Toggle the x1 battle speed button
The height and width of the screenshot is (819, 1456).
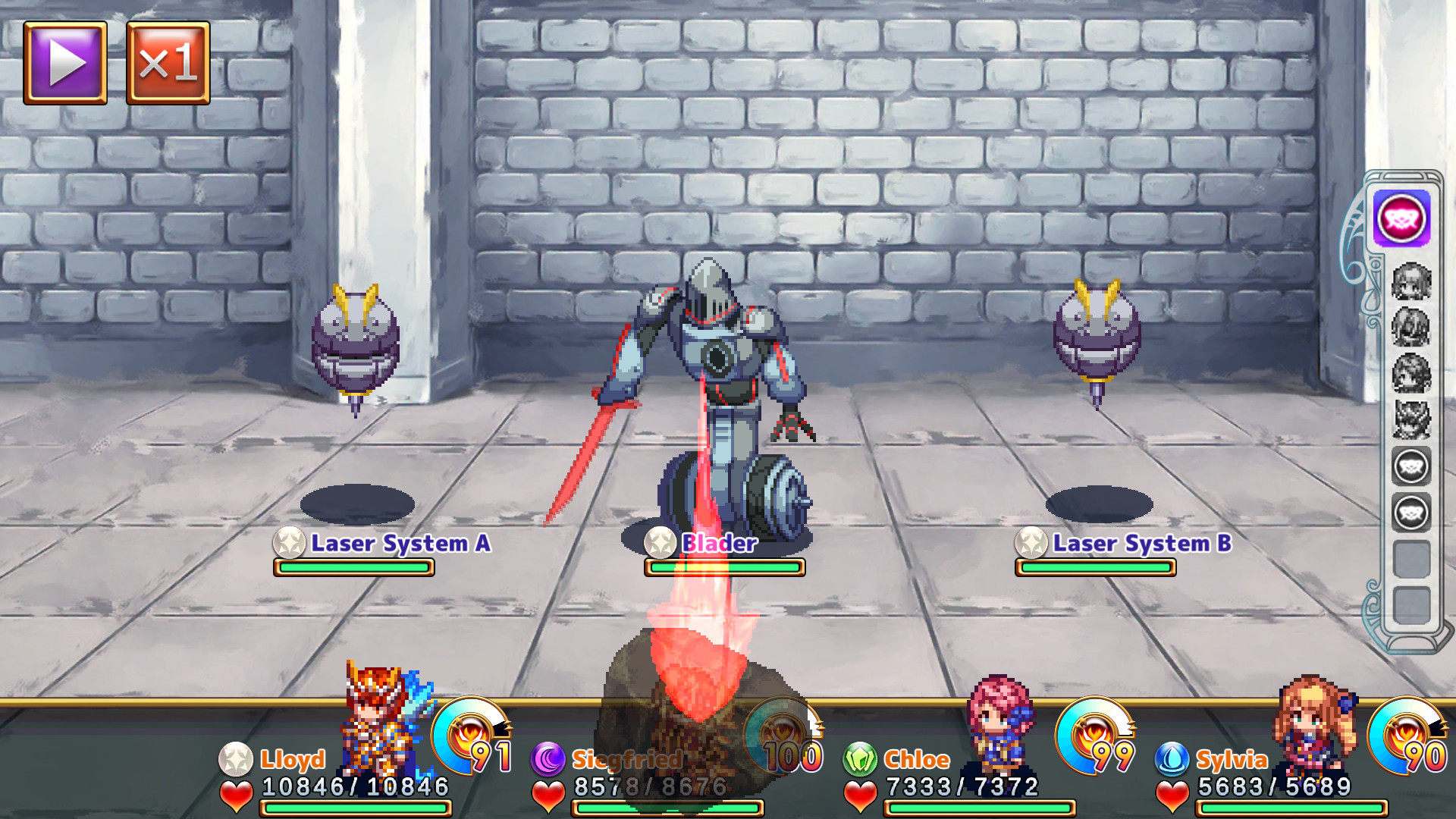166,62
